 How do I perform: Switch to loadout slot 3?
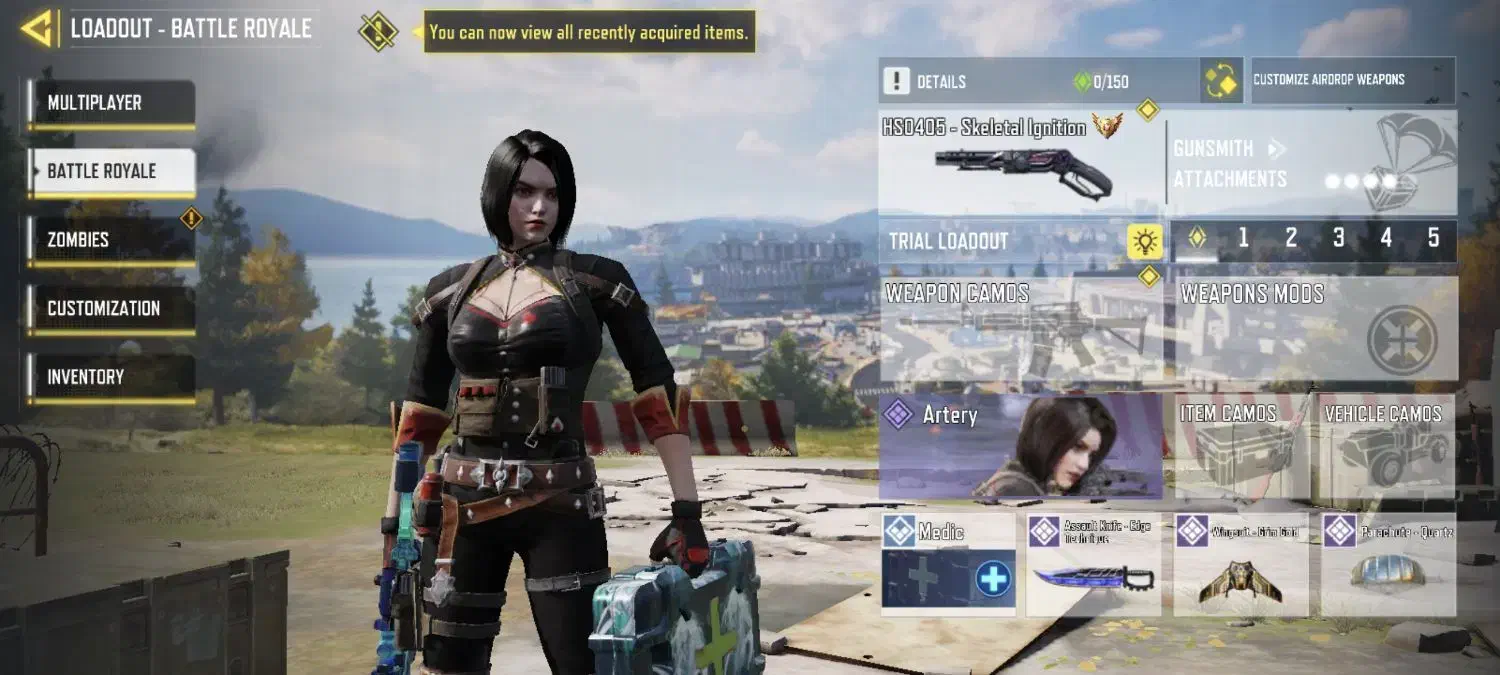tap(1338, 238)
